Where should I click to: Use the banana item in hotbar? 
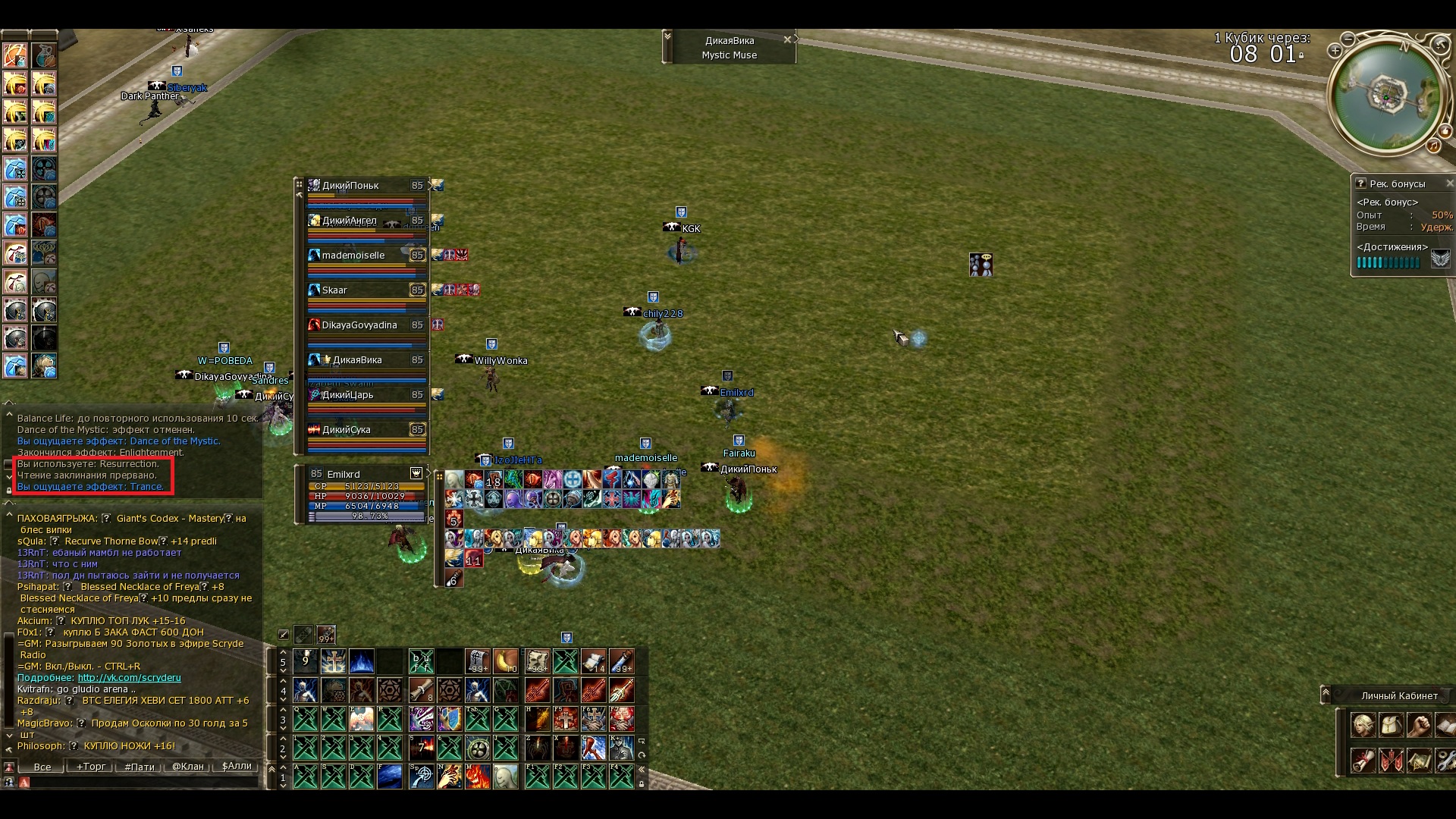tap(505, 661)
